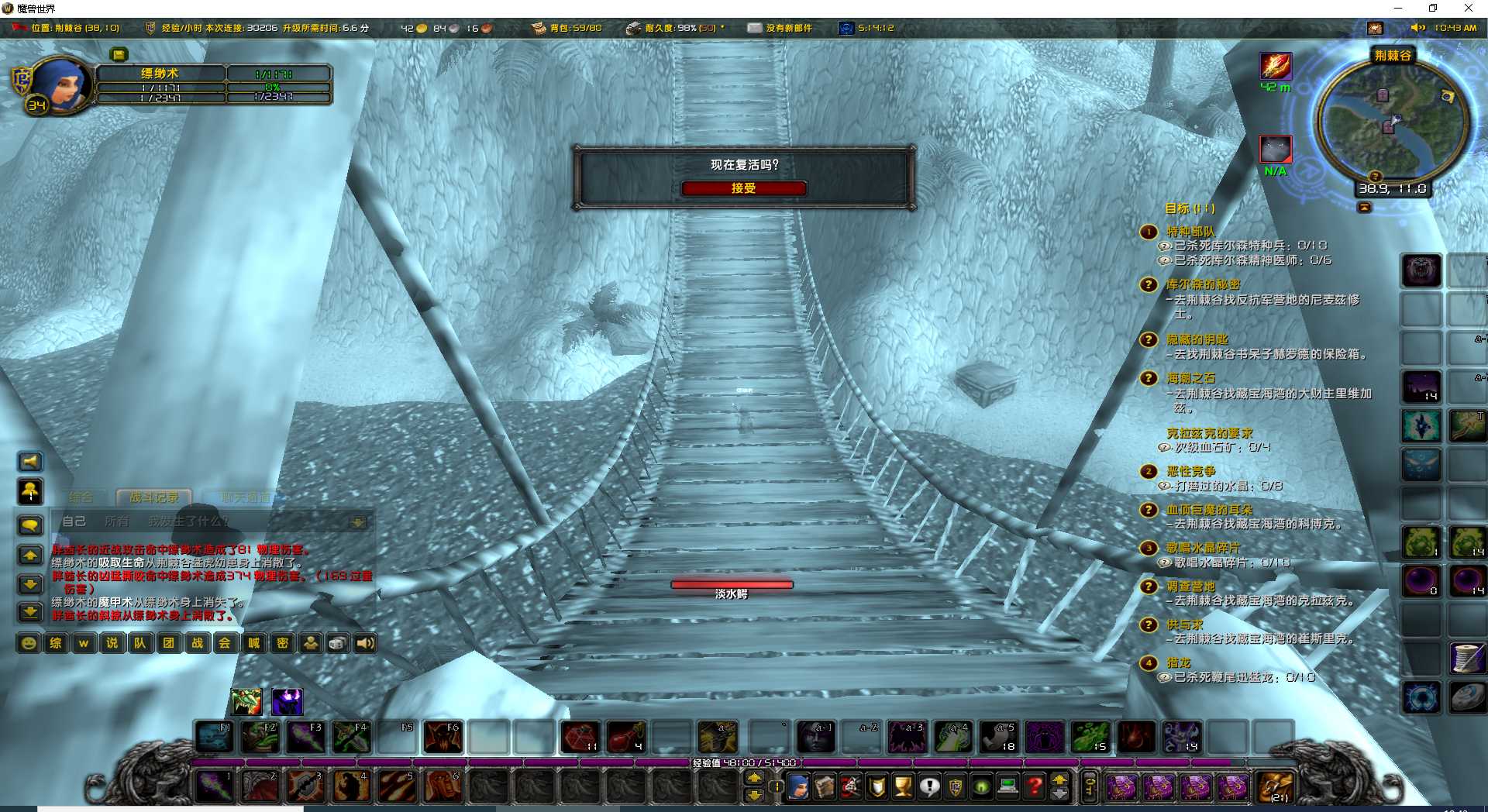Screen dimensions: 1488x812
Task: Open the red question mark help button
Action: tap(1034, 787)
